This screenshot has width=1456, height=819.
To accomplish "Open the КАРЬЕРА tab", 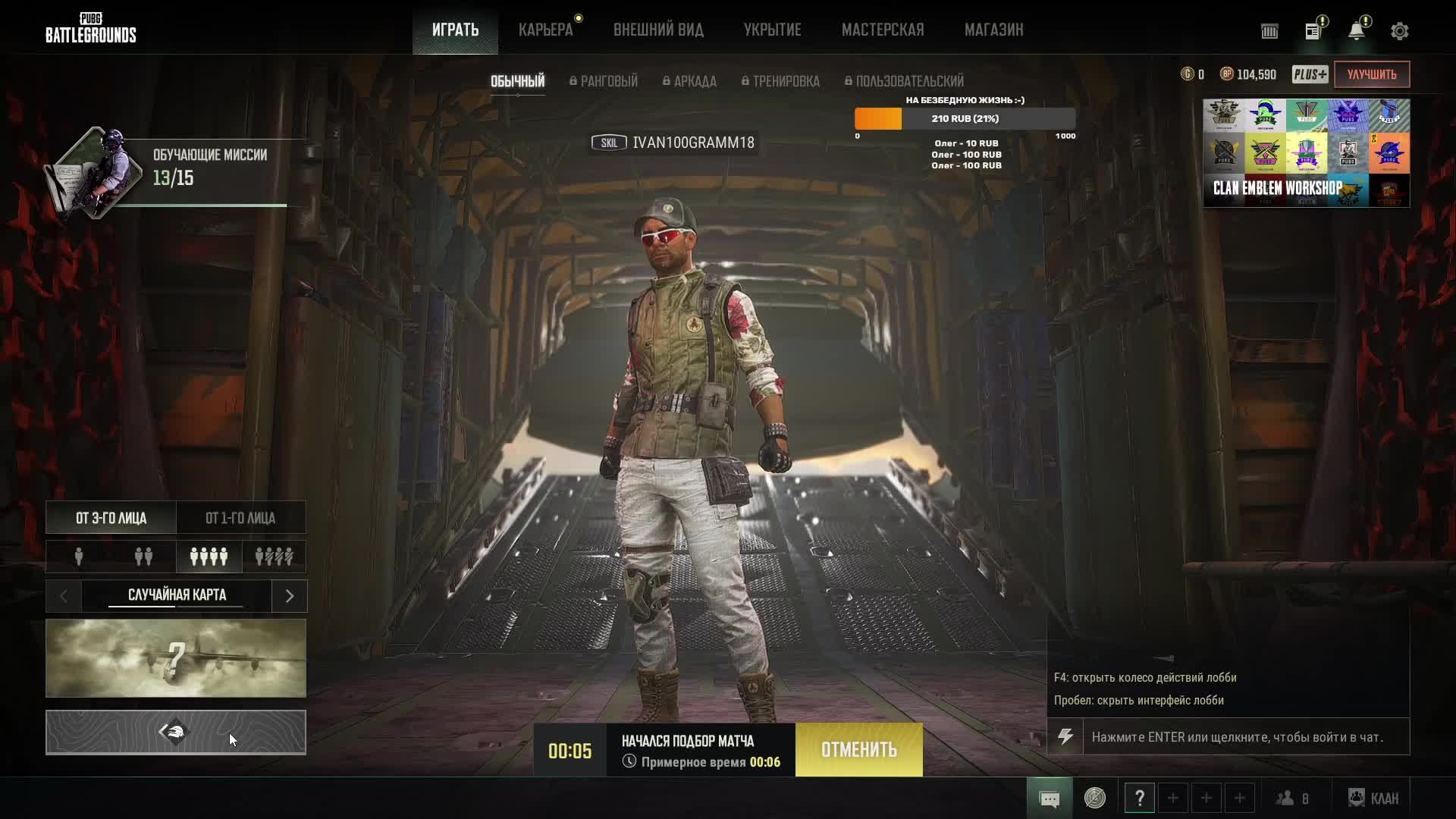I will tap(545, 30).
